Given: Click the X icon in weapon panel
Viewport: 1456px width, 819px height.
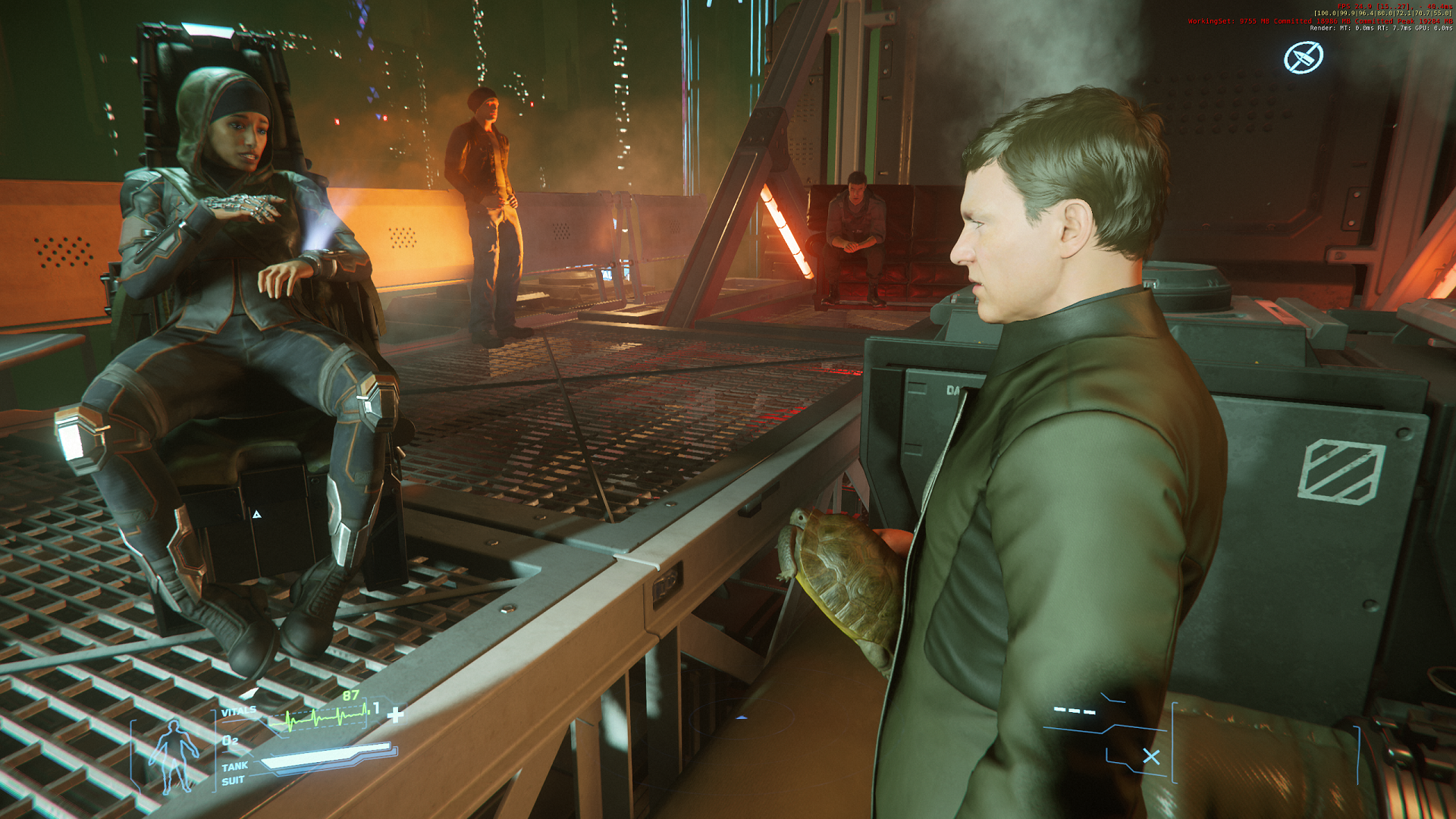Looking at the screenshot, I should (1151, 757).
